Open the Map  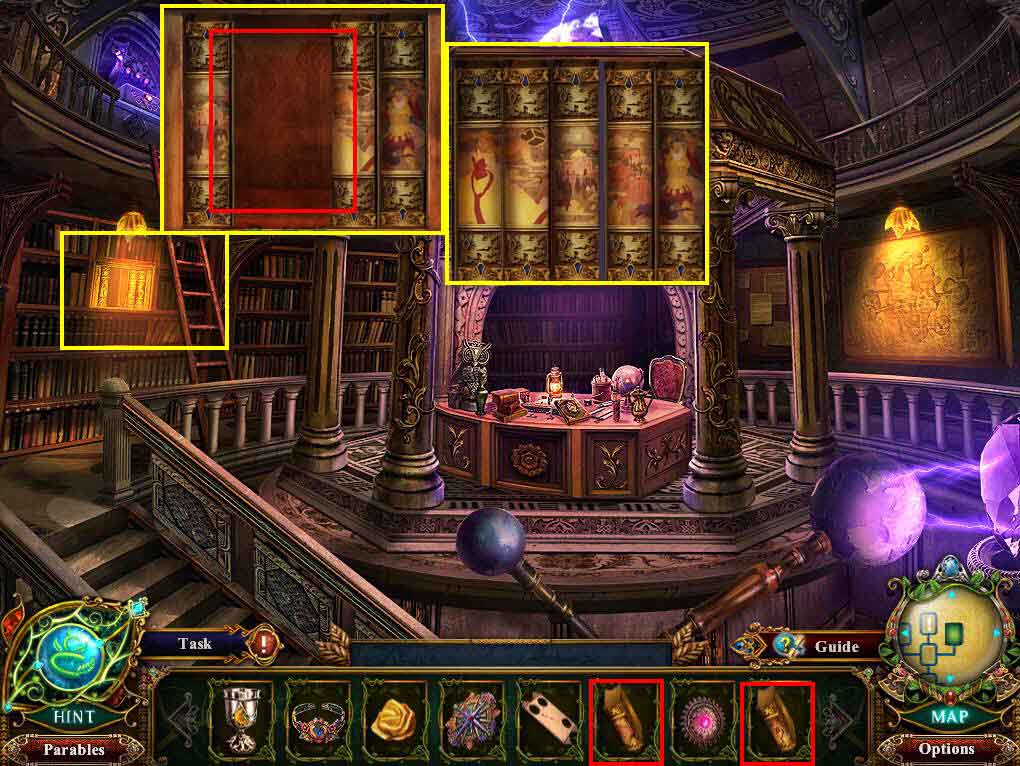(x=946, y=716)
